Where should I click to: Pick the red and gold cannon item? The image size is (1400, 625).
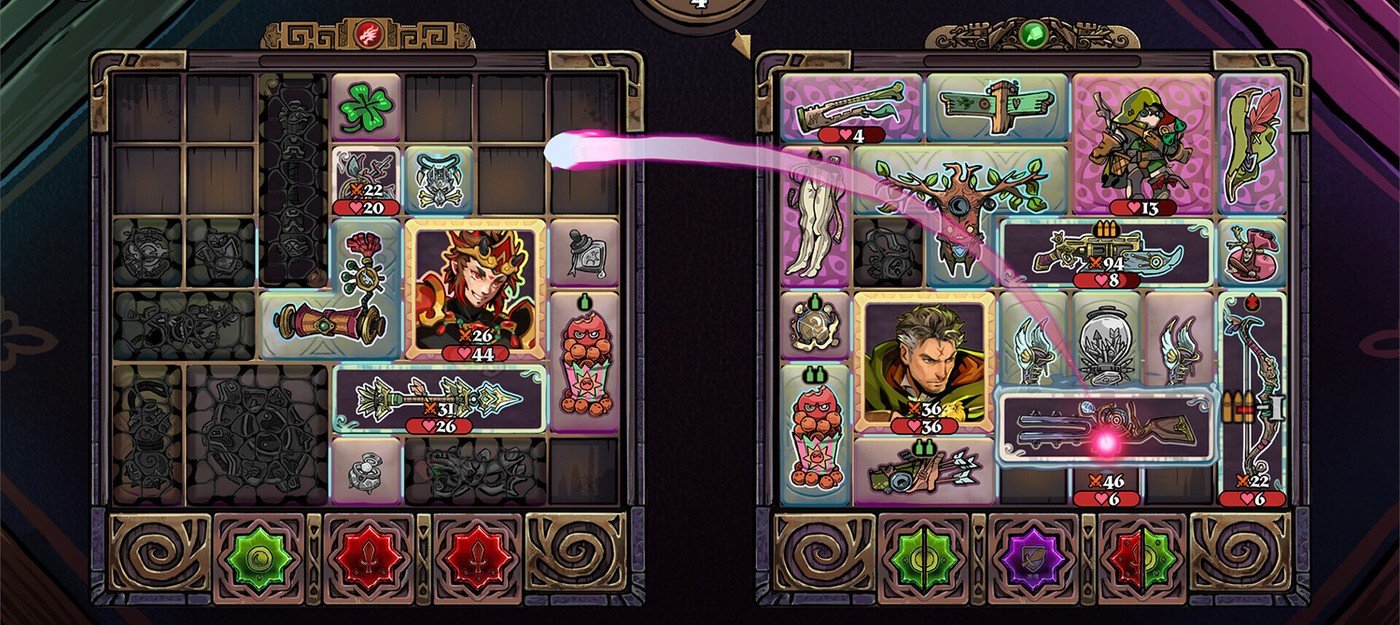tap(330, 324)
